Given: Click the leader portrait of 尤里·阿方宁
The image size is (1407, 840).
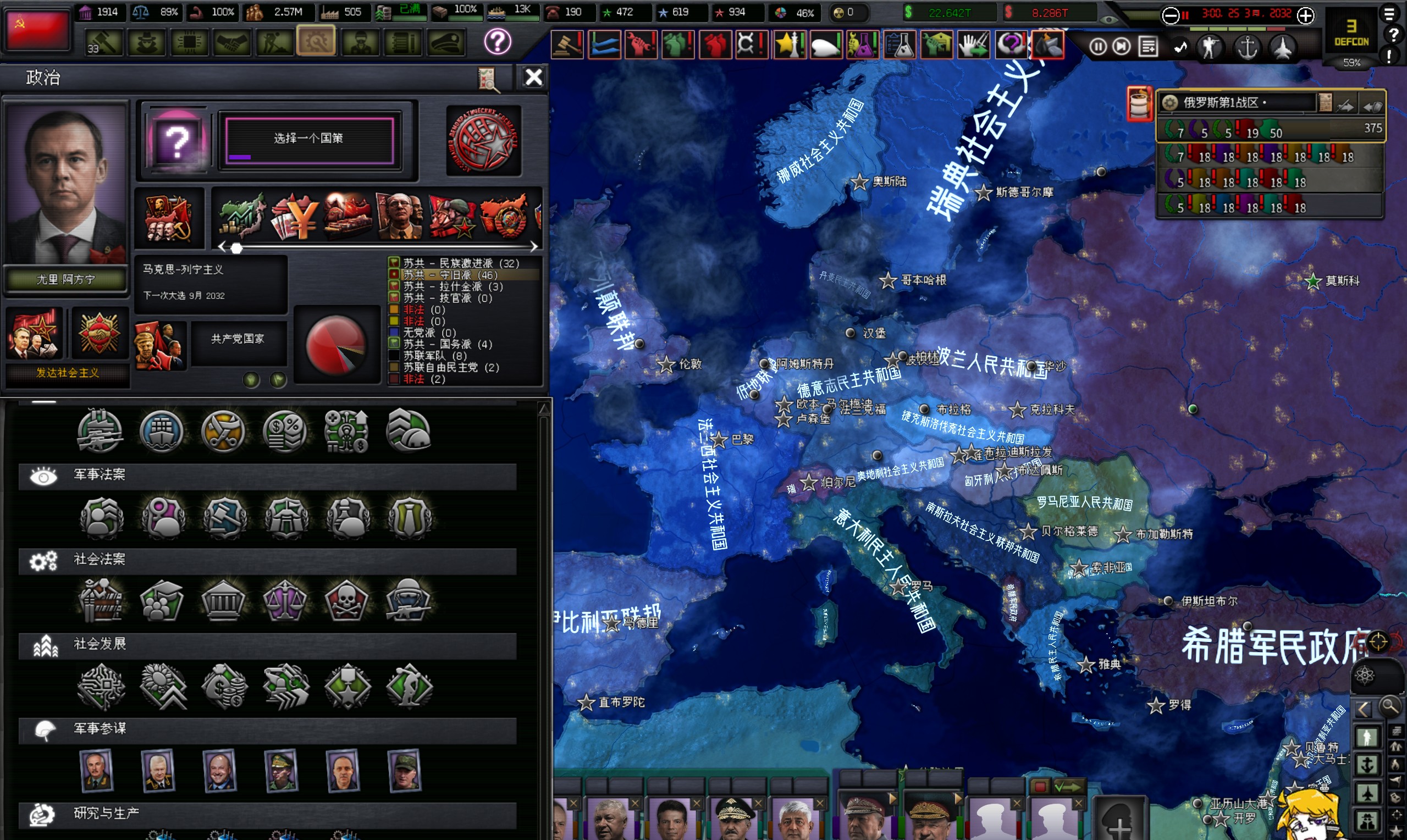Looking at the screenshot, I should 65,184.
